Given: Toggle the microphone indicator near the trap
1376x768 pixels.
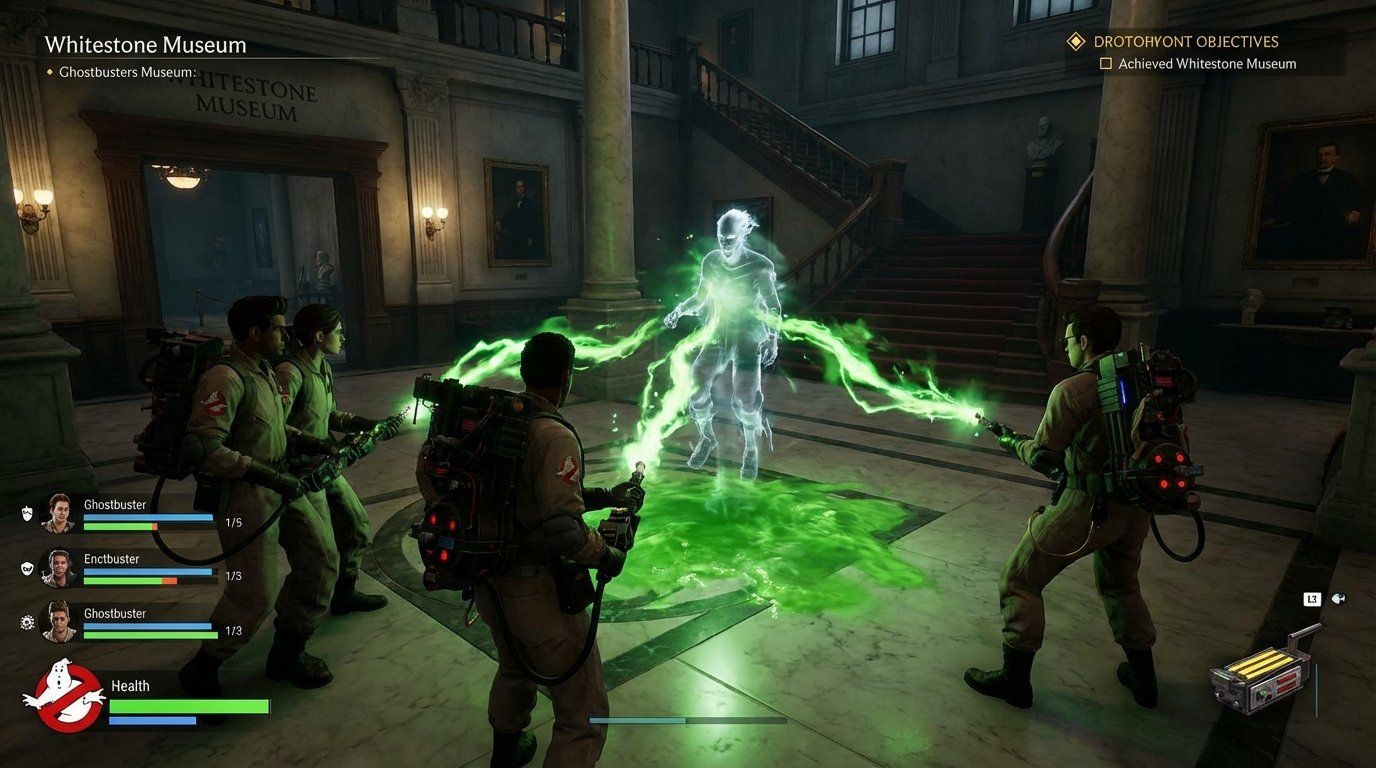Looking at the screenshot, I should tap(1339, 598).
